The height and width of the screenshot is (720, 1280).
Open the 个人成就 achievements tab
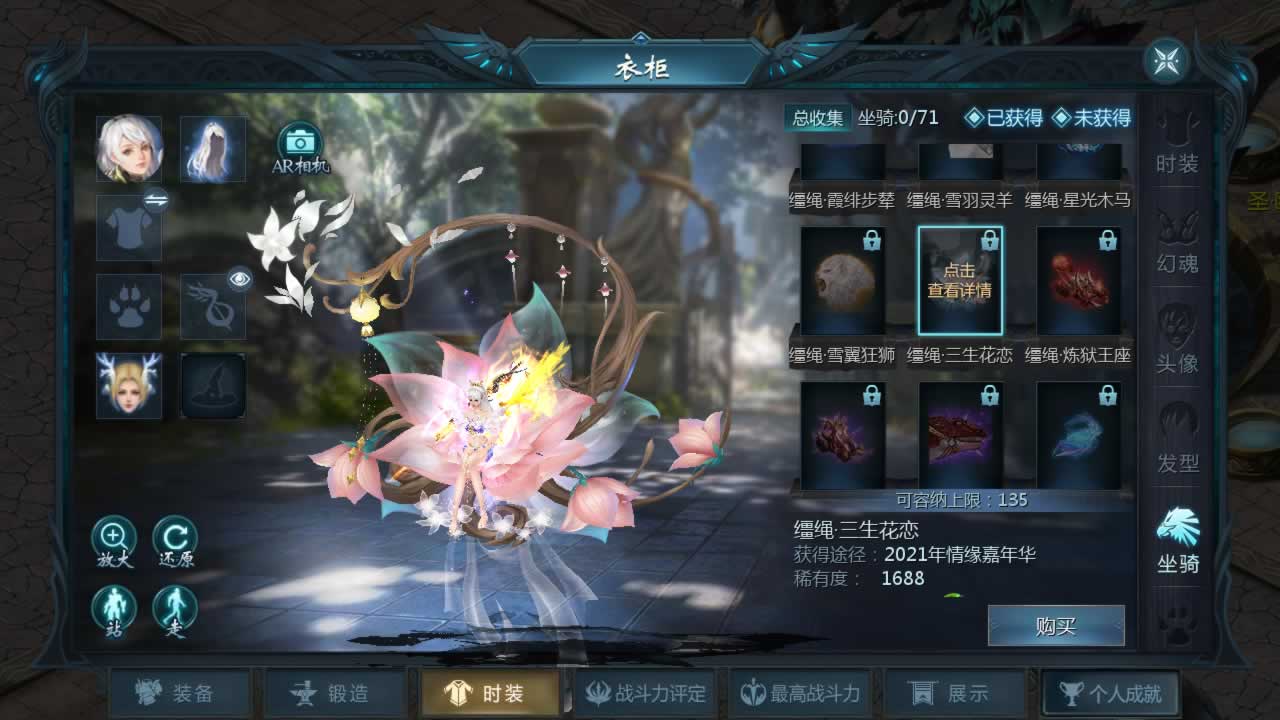[x=1110, y=693]
